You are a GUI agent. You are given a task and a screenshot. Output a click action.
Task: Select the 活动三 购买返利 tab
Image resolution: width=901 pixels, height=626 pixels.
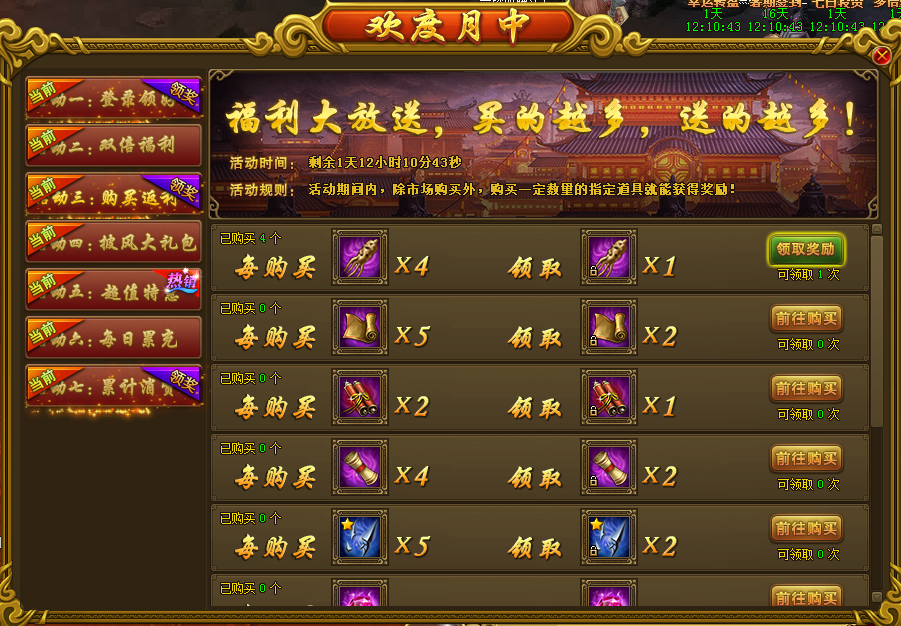coord(114,194)
